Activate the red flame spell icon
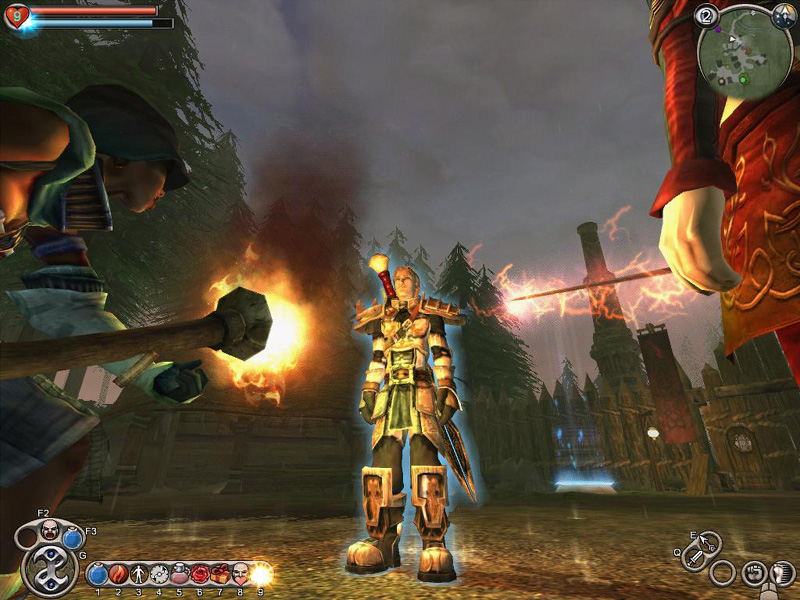Screen dimensions: 800x600 (x=118, y=574)
